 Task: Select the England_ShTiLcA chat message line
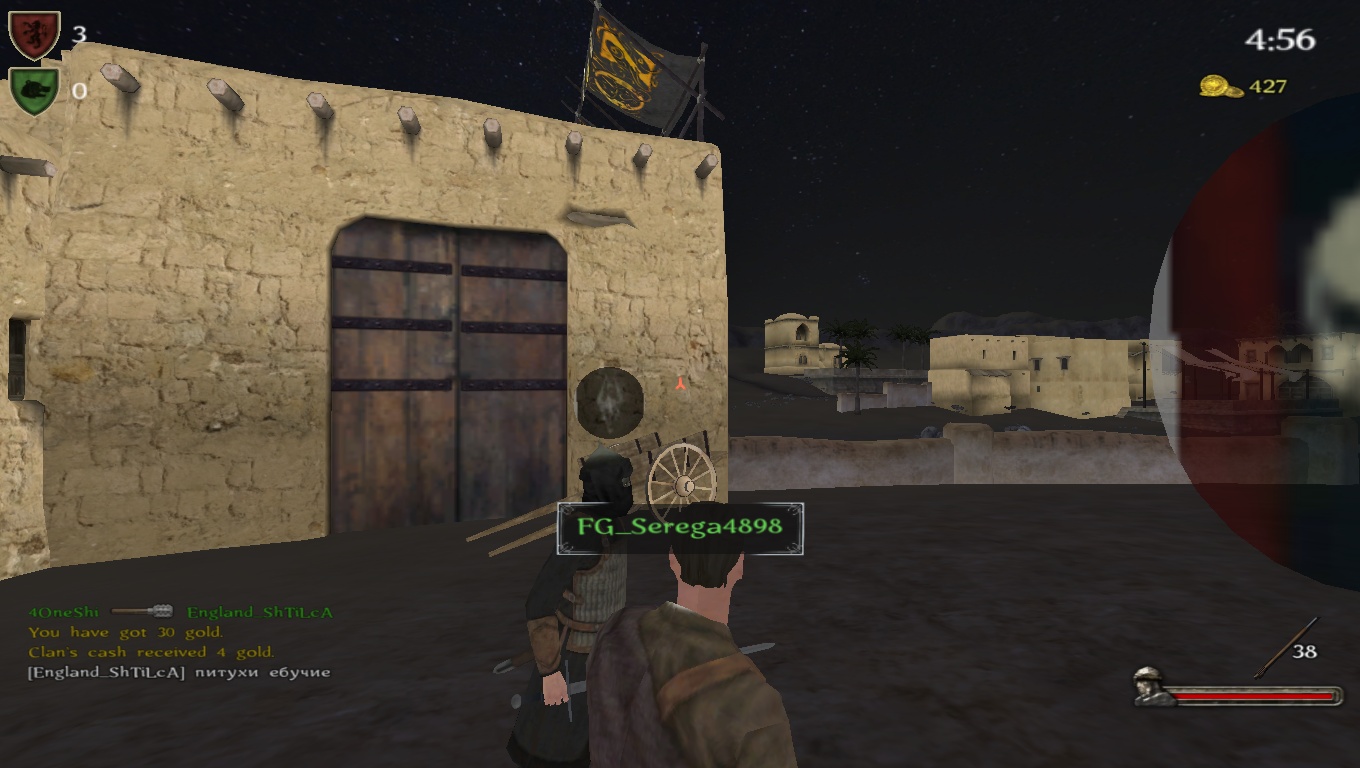pos(179,672)
